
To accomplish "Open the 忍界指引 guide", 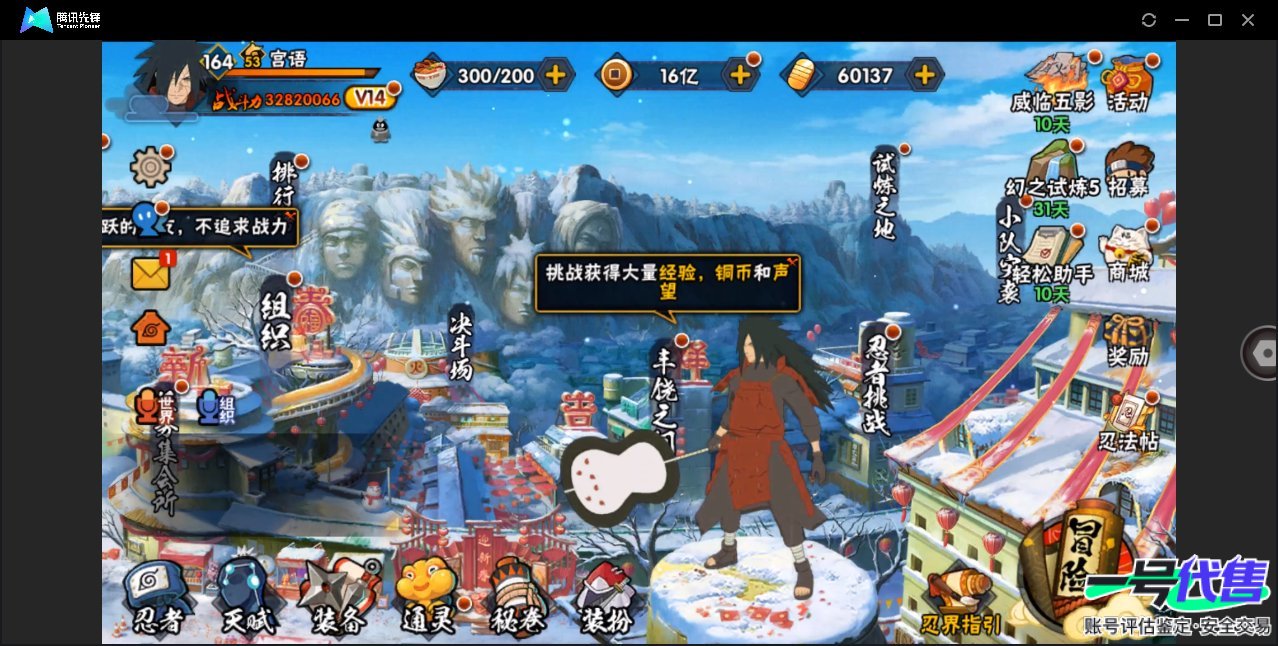I will click(x=961, y=602).
